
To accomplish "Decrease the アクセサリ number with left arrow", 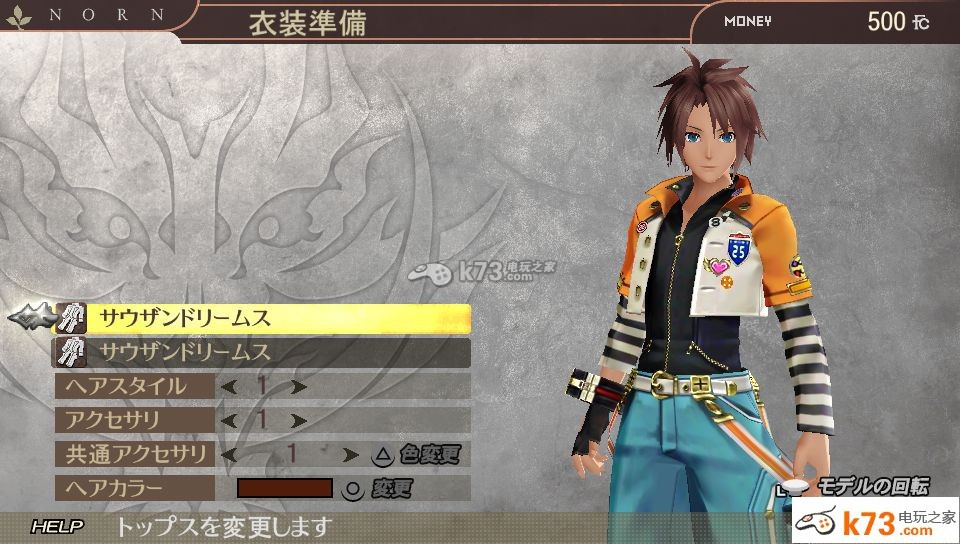I will point(229,420).
